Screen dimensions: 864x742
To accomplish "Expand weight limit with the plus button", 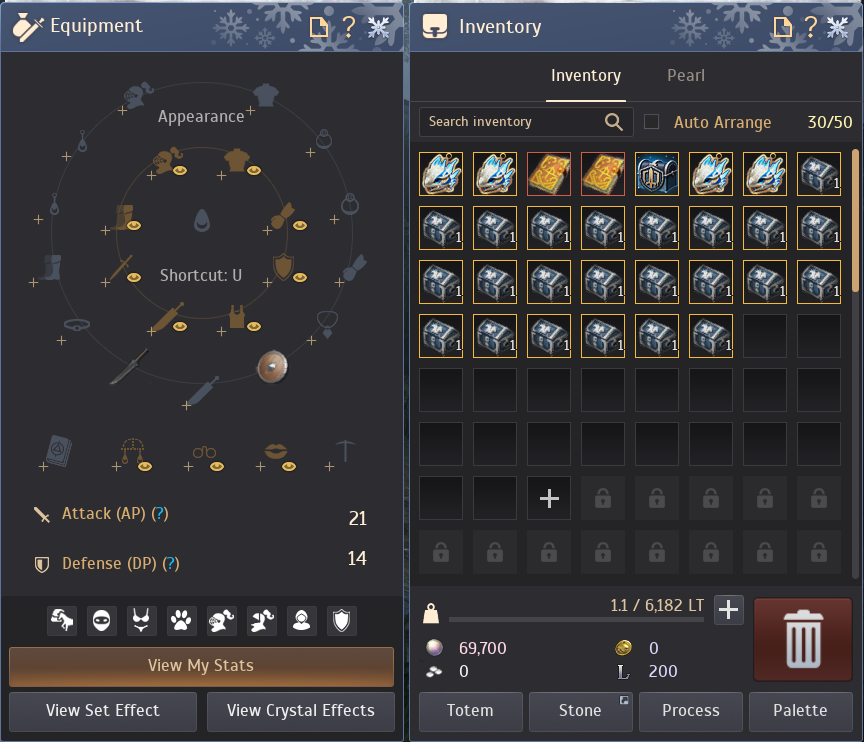I will [729, 609].
